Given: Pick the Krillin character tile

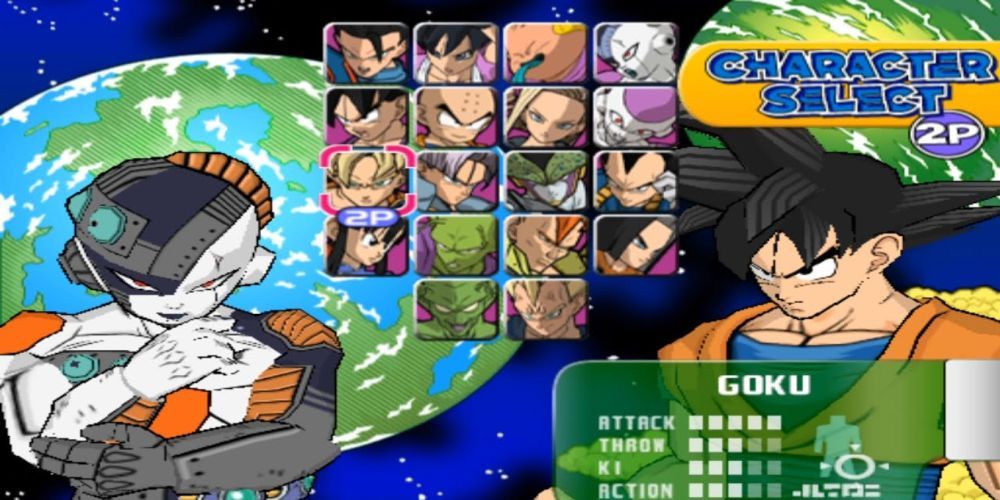Looking at the screenshot, I should coord(455,117).
